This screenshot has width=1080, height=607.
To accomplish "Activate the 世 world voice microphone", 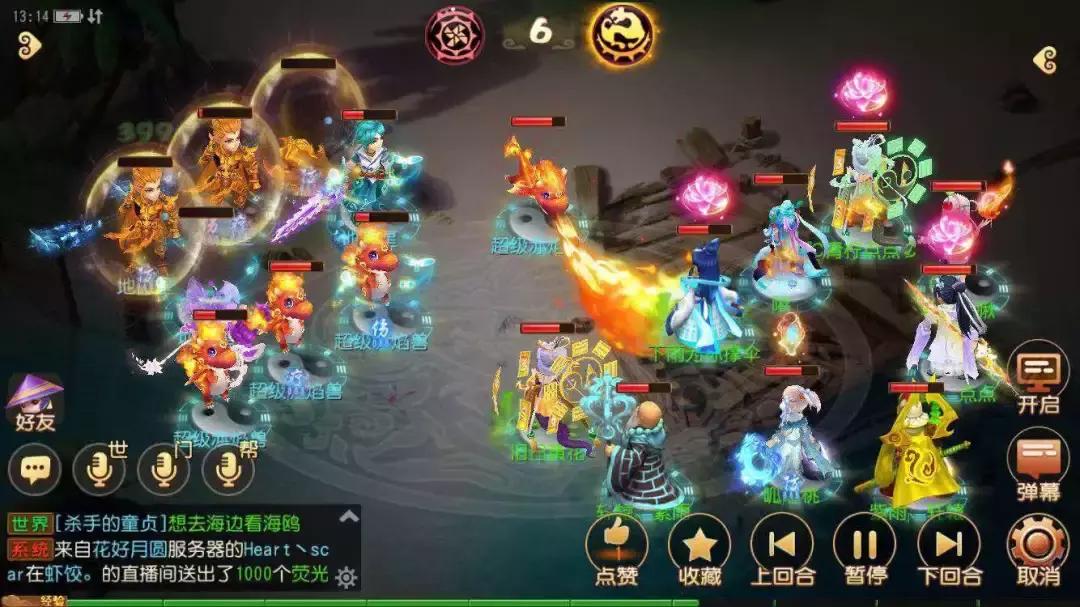I will coord(99,468).
